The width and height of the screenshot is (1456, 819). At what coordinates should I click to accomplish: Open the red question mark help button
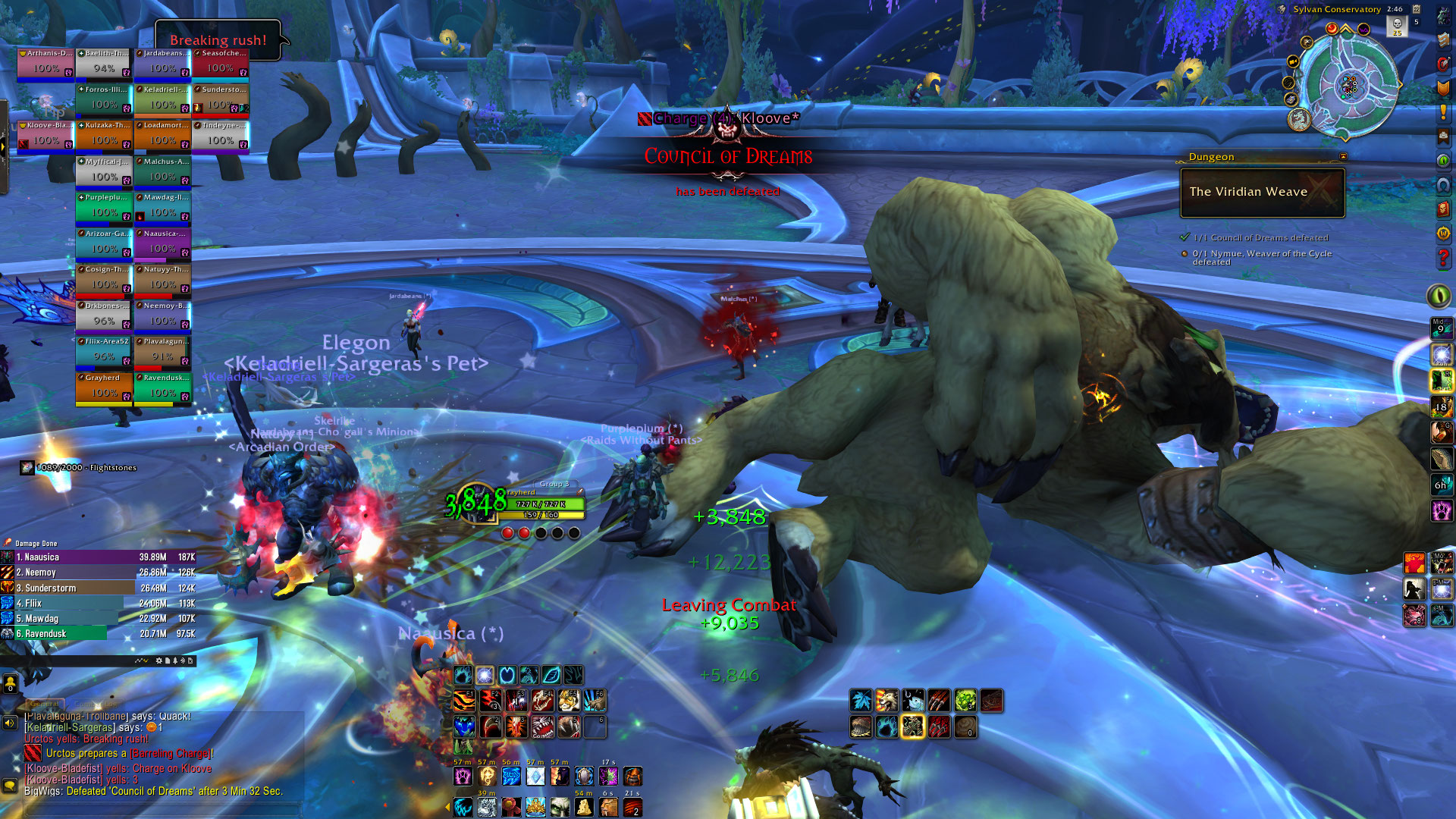(x=1443, y=259)
